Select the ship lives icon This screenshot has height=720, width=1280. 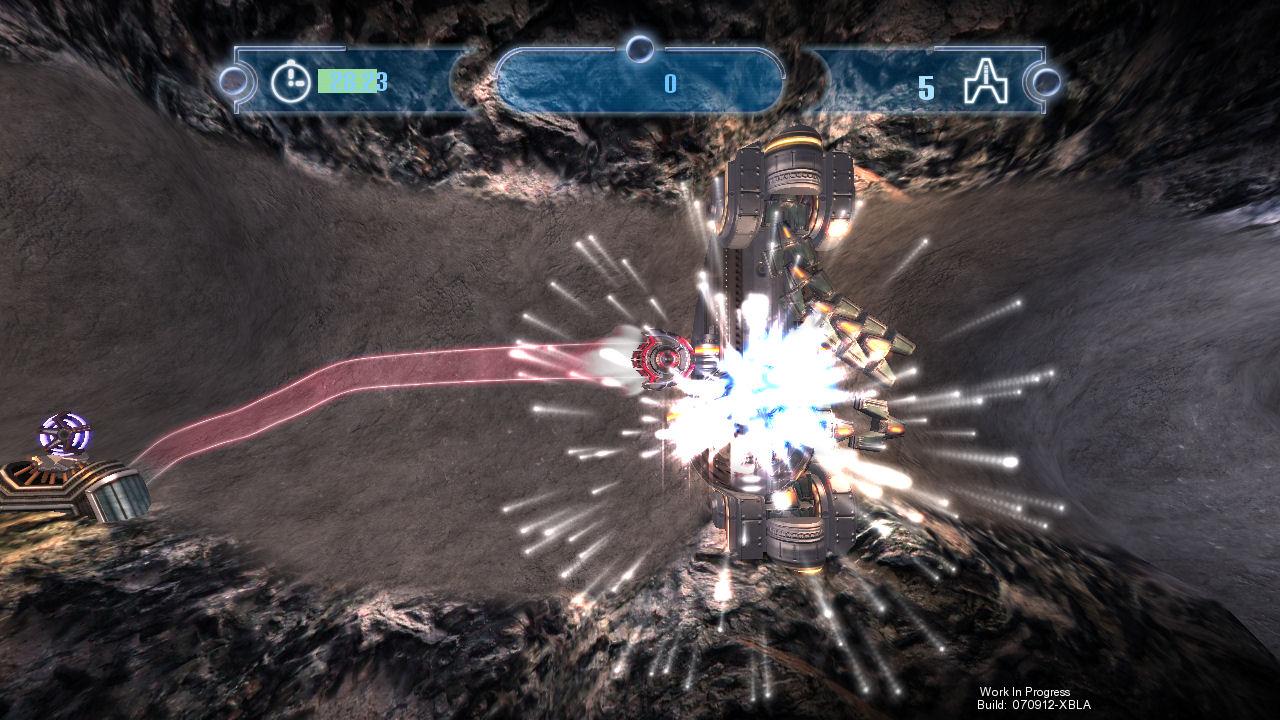click(x=983, y=83)
